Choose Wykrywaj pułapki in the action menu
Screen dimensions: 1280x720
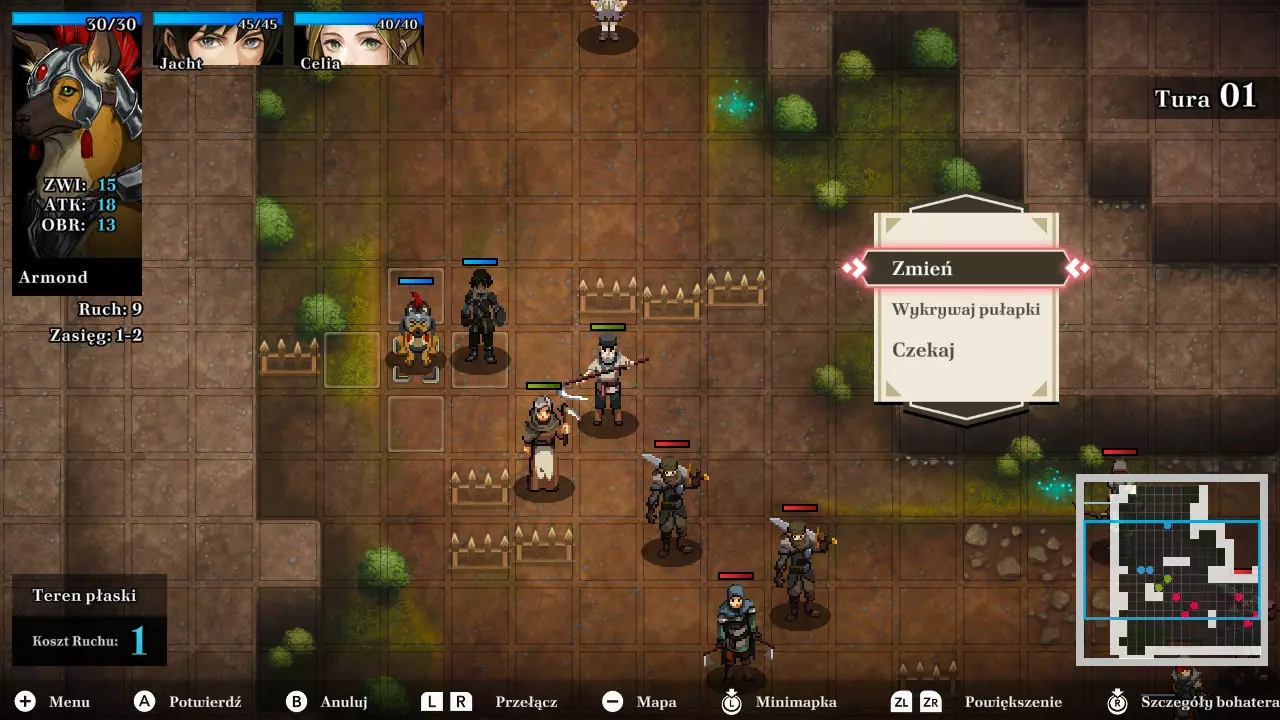tap(965, 309)
